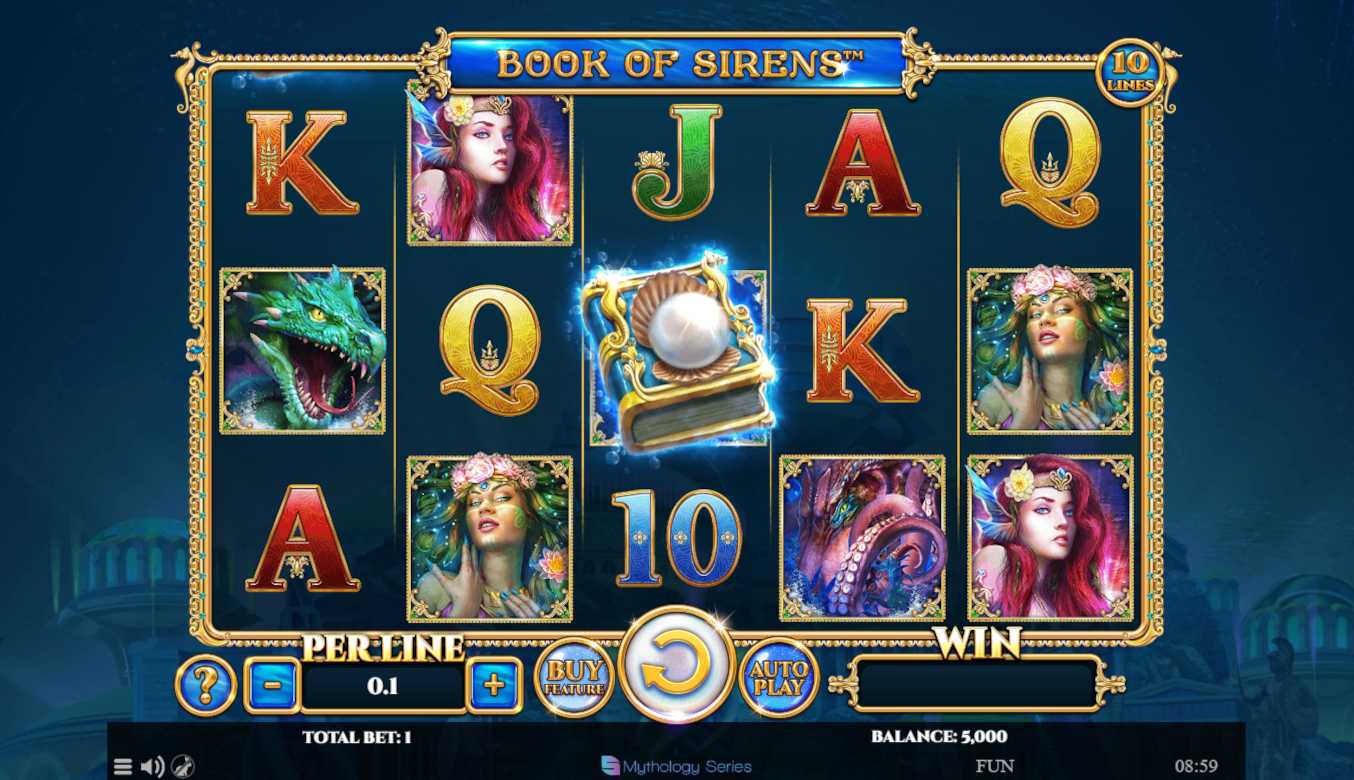This screenshot has width=1354, height=780.
Task: Open the Buy Feature option
Action: tap(574, 678)
